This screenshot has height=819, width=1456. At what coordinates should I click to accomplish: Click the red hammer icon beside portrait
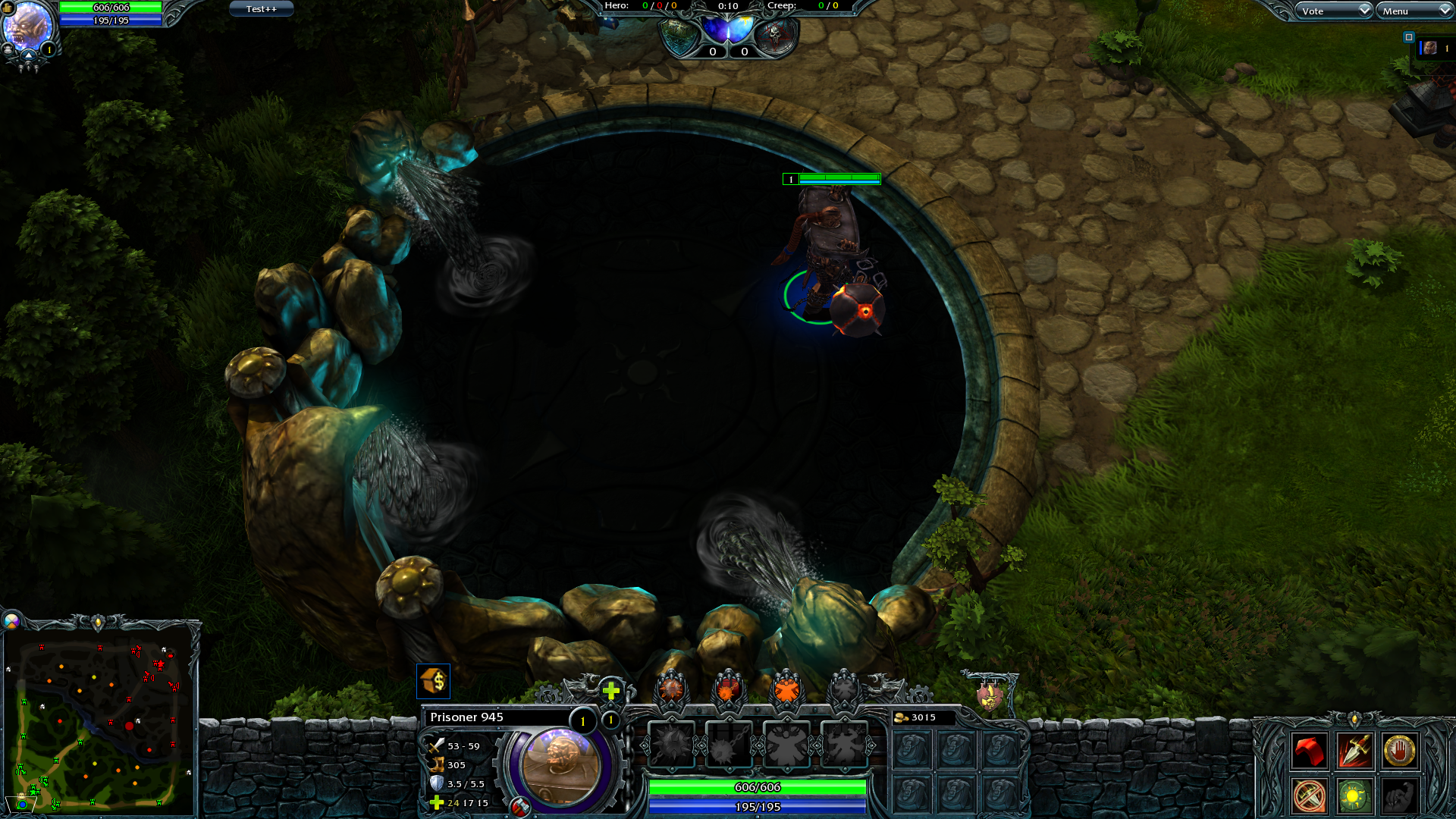(x=520, y=807)
